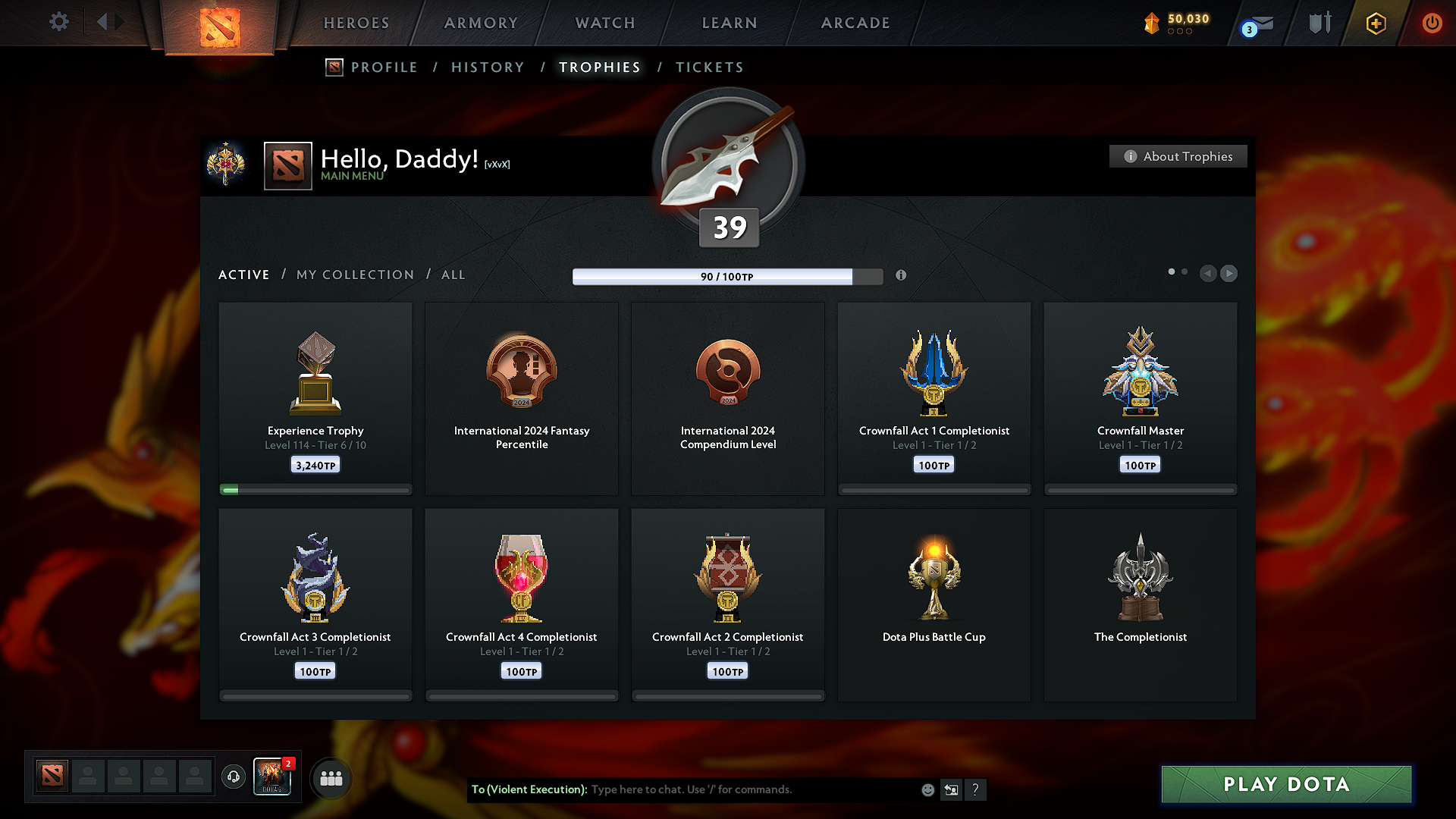Open the friends list icon
Viewport: 1456px width, 819px height.
[331, 777]
